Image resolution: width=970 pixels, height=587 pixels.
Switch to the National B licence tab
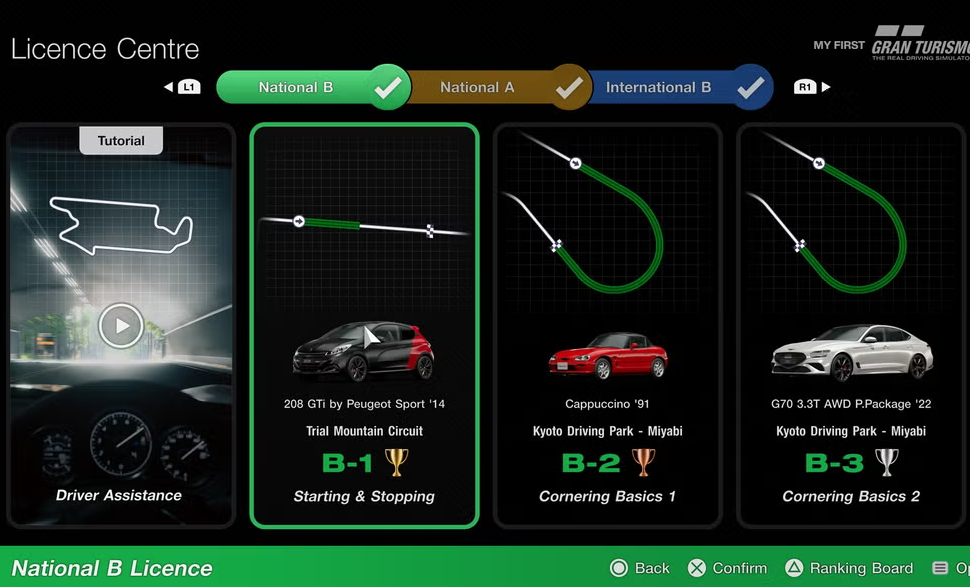pos(297,88)
